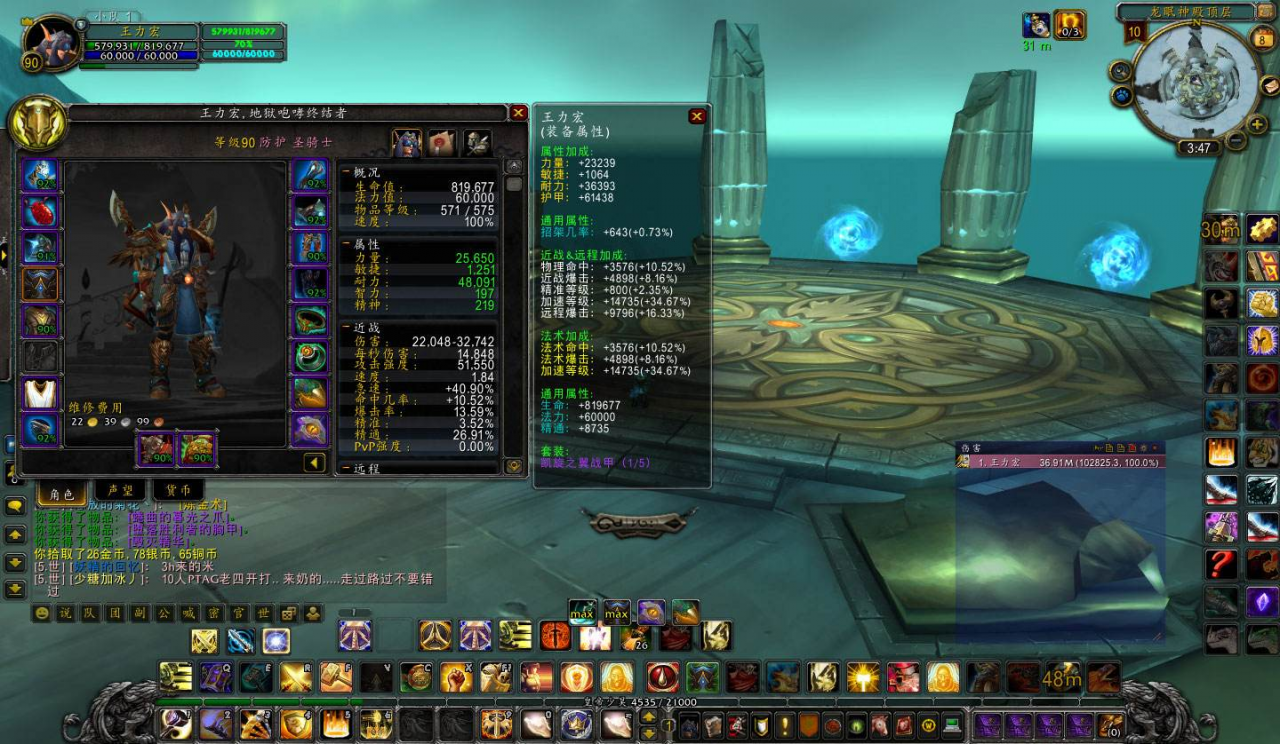
Task: Show the titles pane with scroll icon
Action: [x=442, y=143]
